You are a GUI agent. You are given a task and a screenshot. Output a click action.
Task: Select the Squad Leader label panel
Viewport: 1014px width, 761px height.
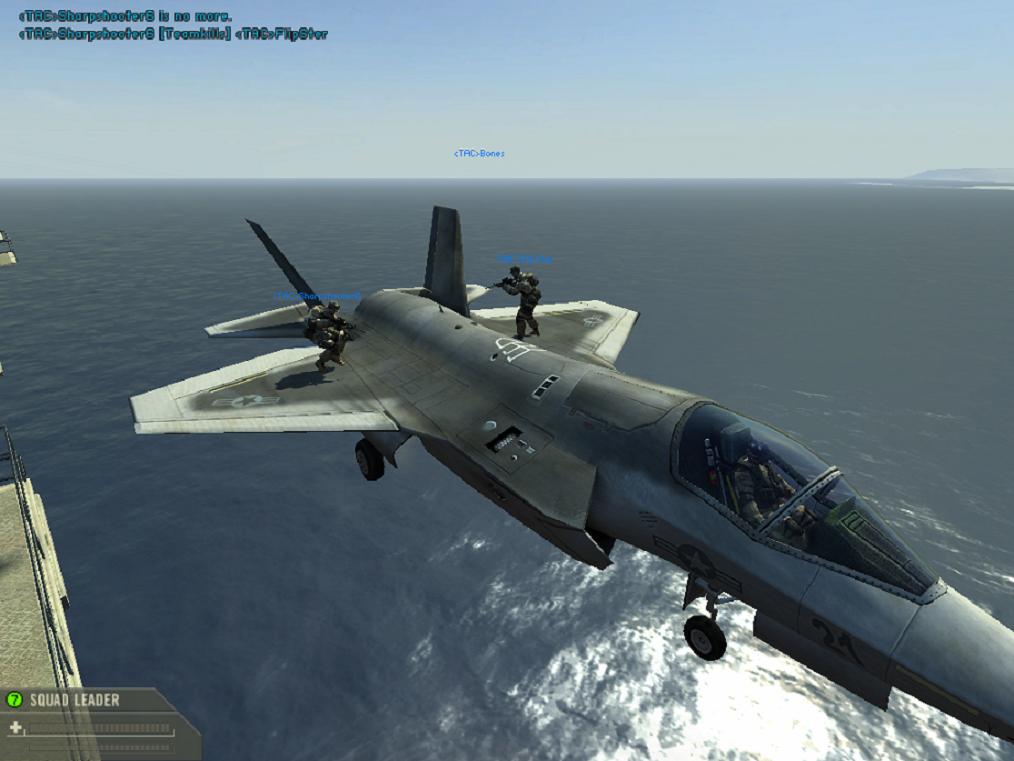[x=75, y=700]
